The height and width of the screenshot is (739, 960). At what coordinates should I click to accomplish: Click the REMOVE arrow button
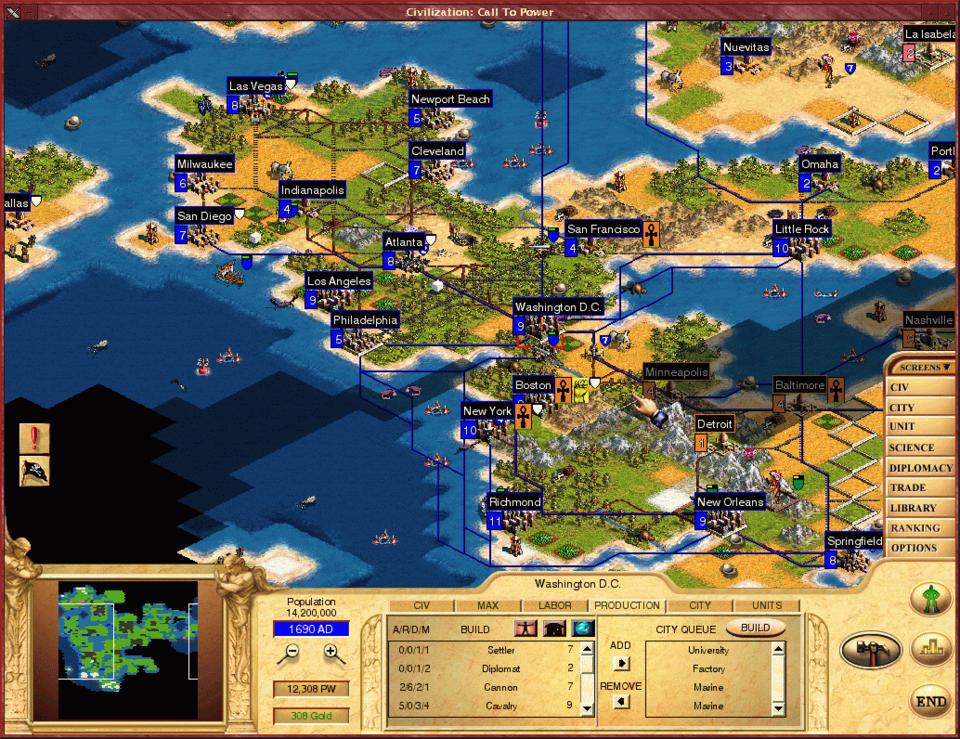[x=621, y=703]
